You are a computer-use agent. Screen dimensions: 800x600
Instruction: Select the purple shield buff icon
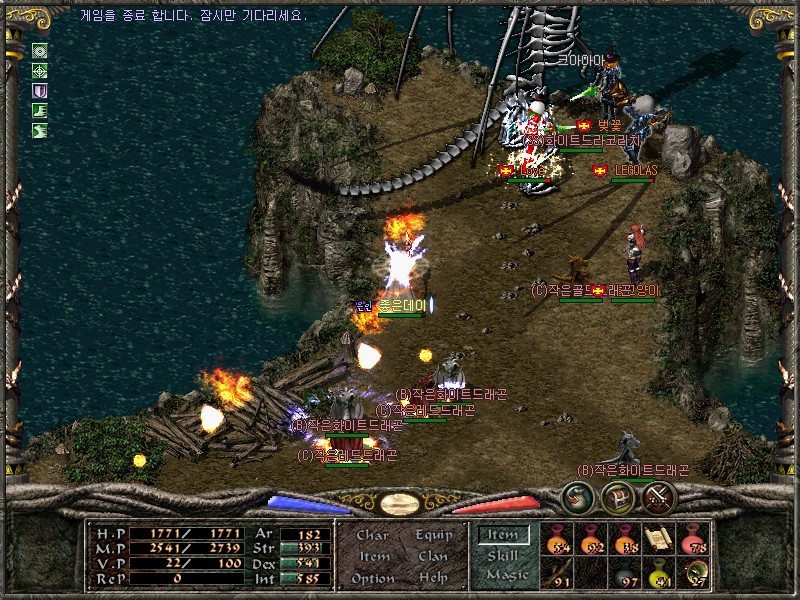(40, 90)
